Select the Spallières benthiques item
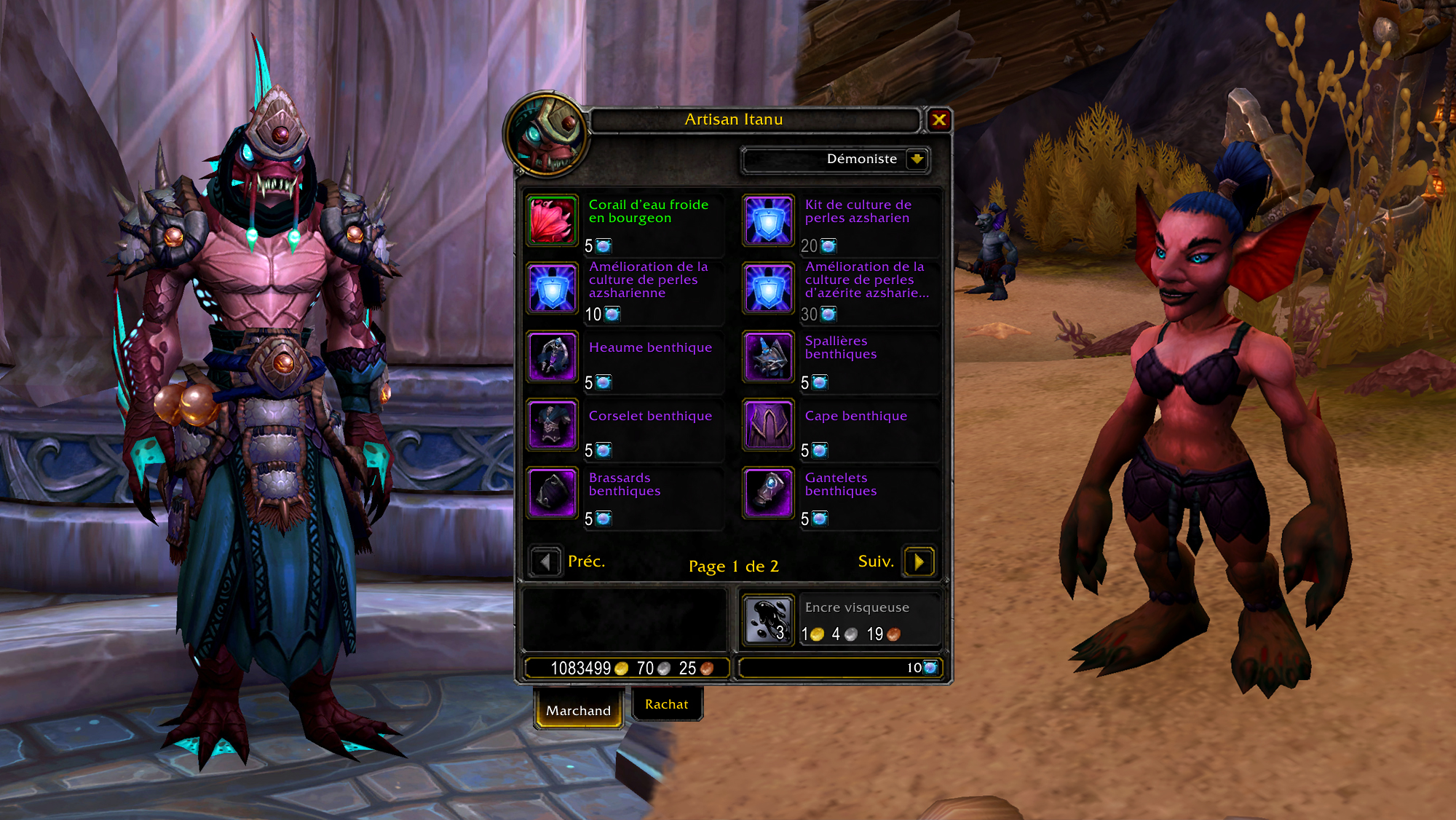 pos(768,357)
